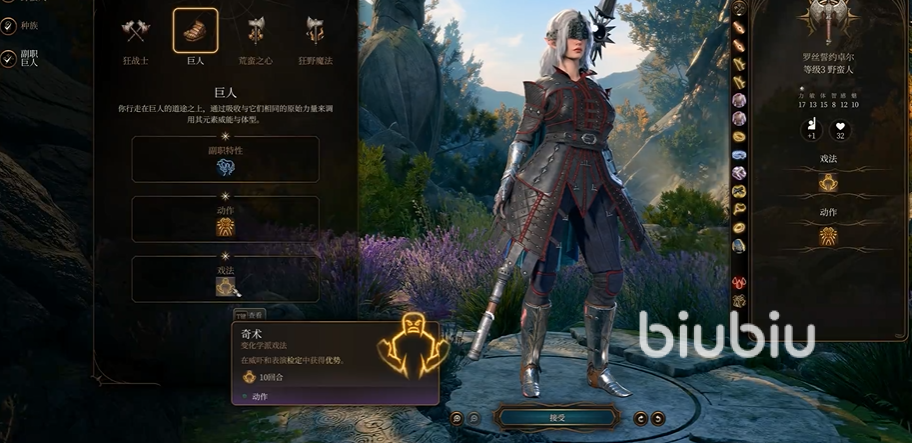912x443 pixels.
Task: Select the 狂野魔法 (Wild Magic) subclass
Action: point(314,31)
